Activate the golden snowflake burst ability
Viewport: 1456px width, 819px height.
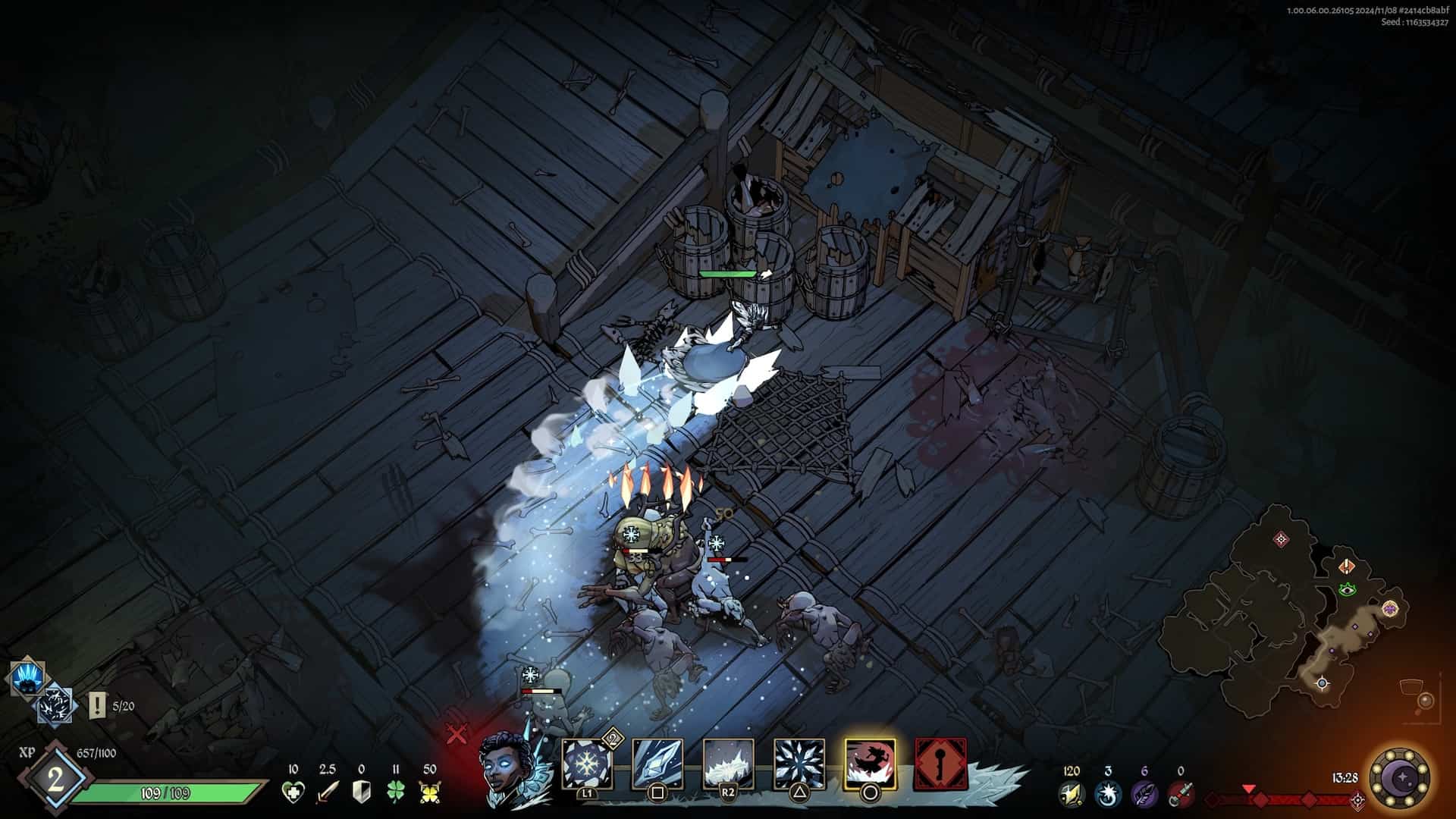click(588, 764)
